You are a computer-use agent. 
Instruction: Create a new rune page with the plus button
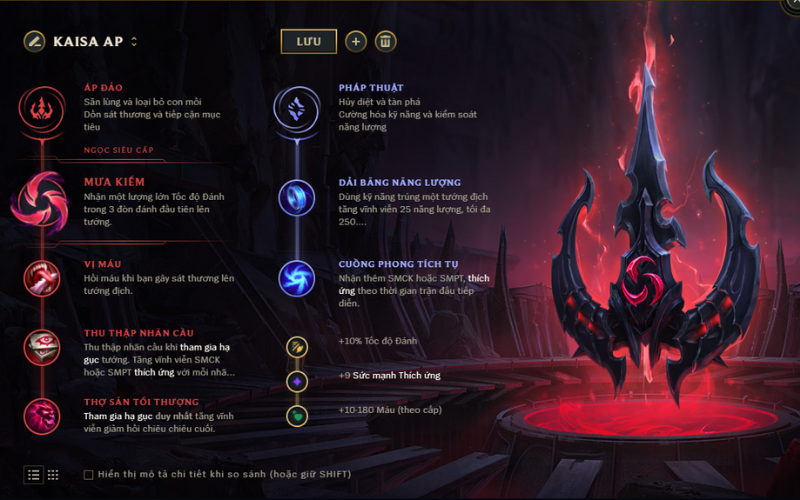[x=356, y=41]
